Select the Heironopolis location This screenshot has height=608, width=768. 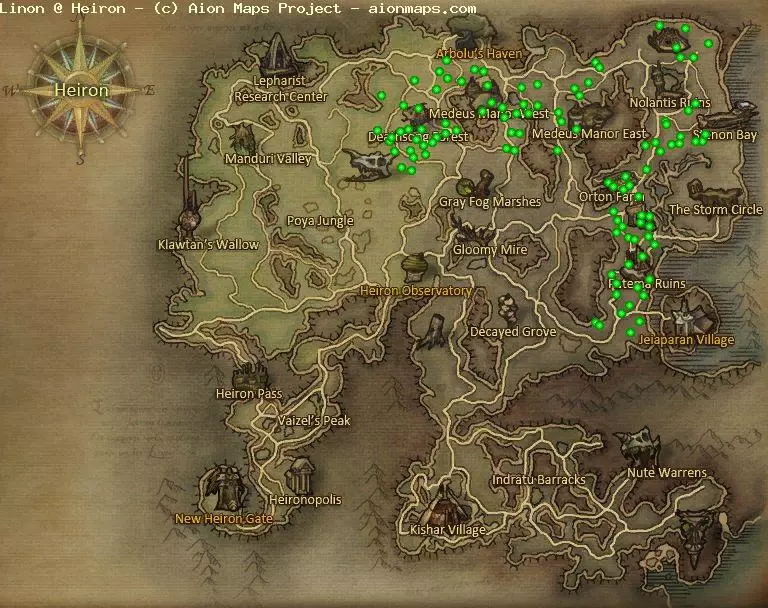click(306, 499)
